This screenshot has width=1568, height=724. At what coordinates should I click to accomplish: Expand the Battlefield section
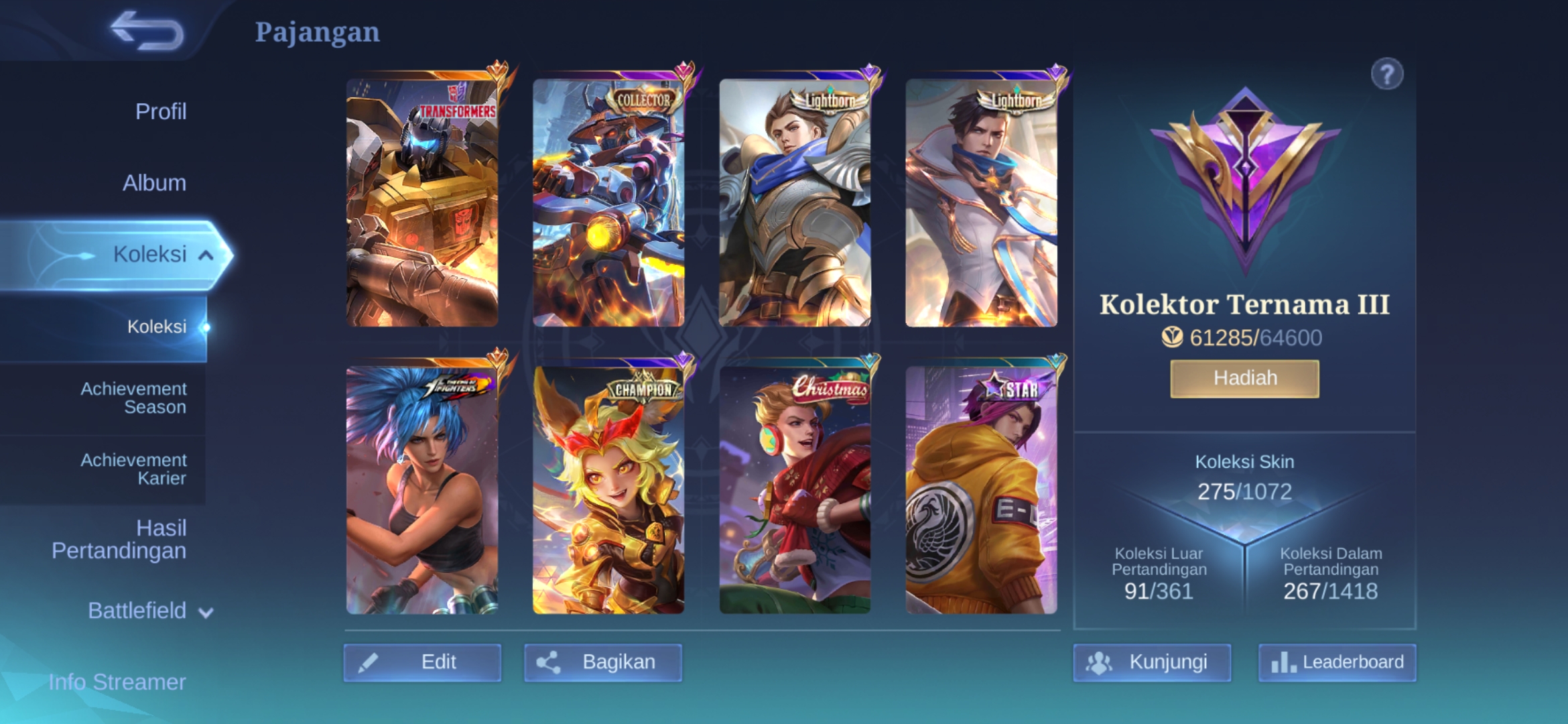tap(150, 611)
